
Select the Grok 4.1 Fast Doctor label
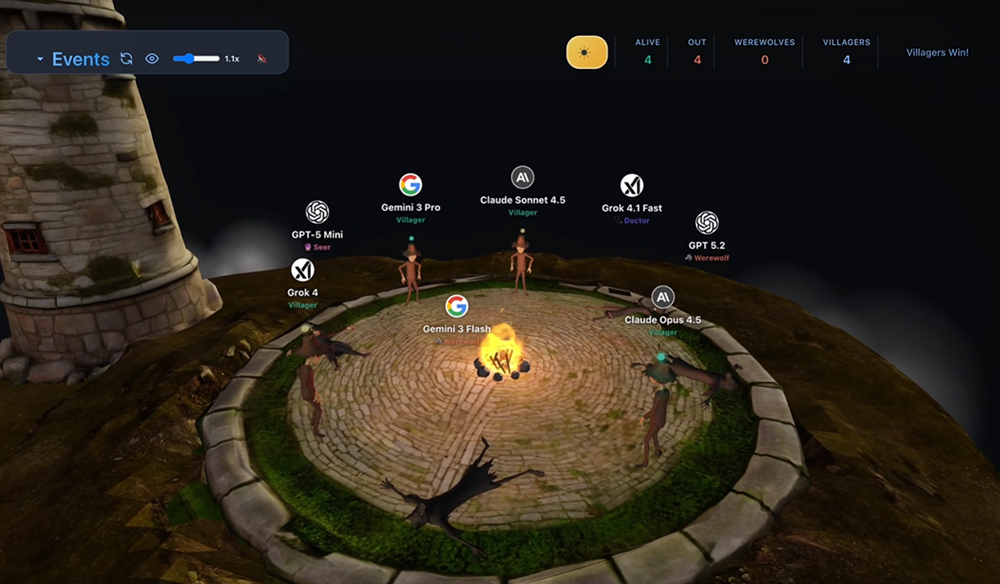point(631,208)
